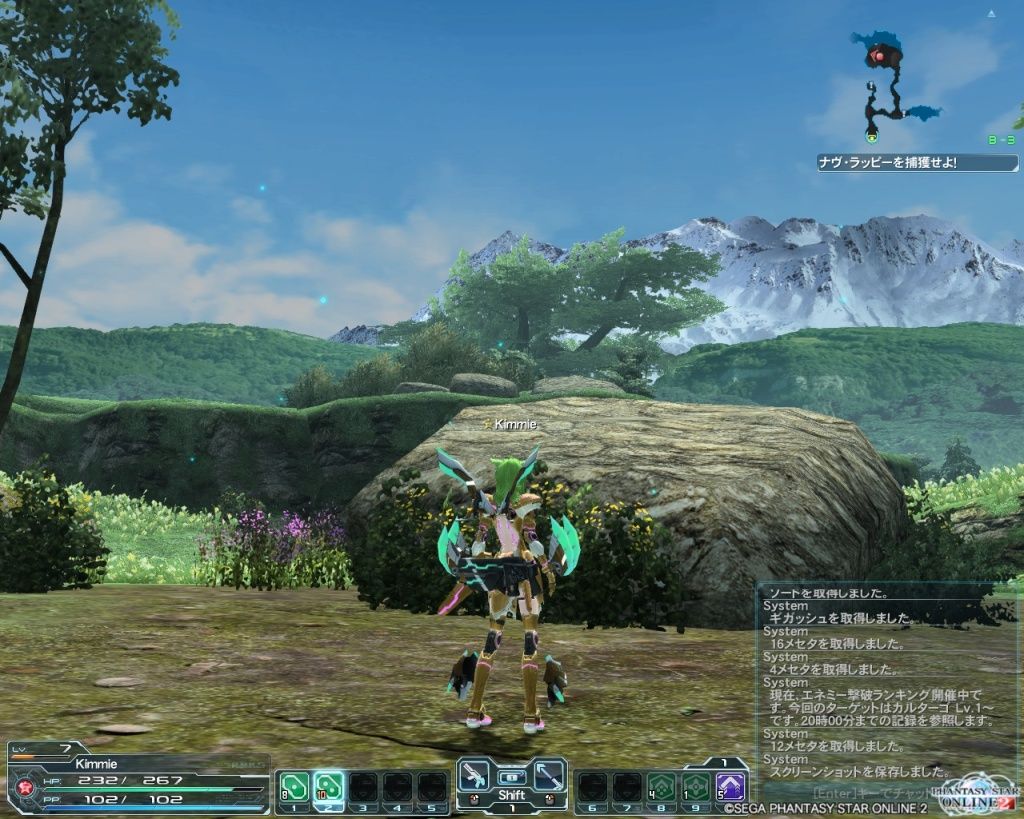This screenshot has width=1024, height=819.
Task: Select the highlighted item in hotbar slot 2
Action: (328, 786)
